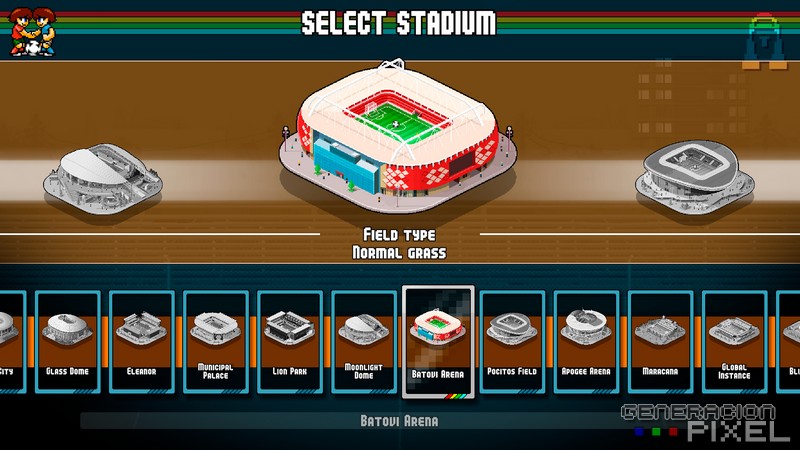Pick the Apogee Arena stadium
The image size is (800, 450).
click(x=587, y=338)
